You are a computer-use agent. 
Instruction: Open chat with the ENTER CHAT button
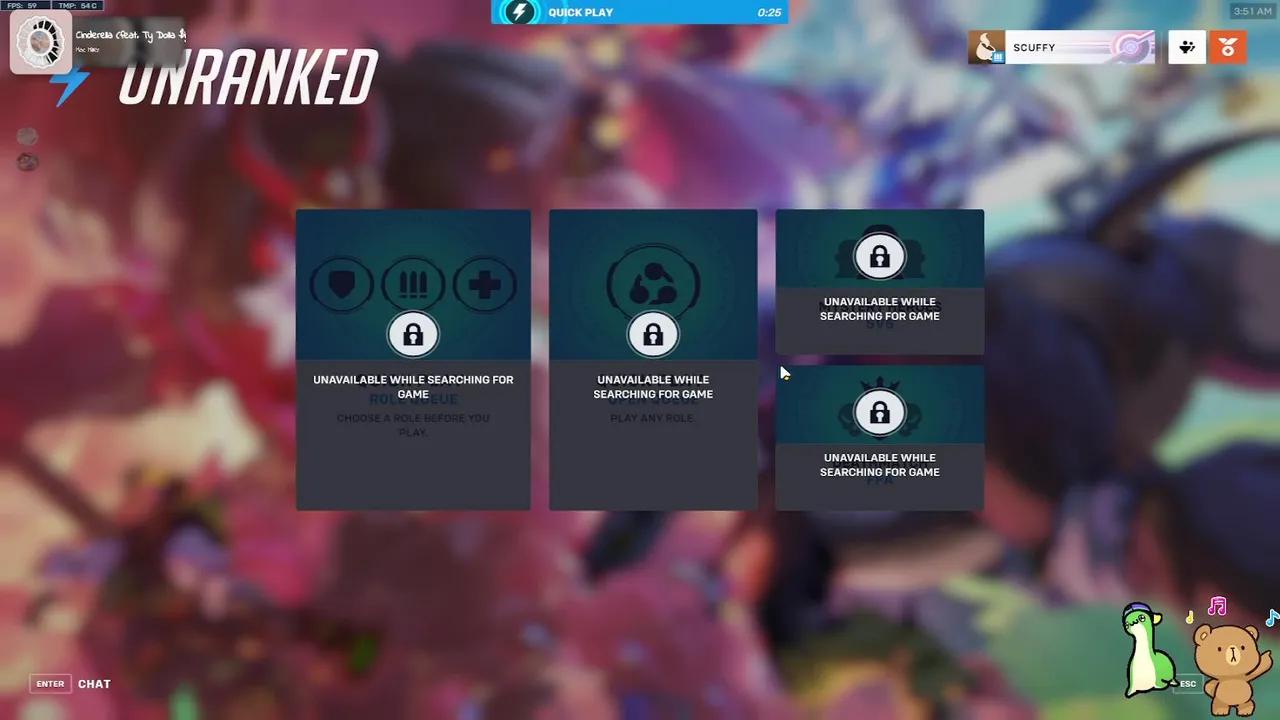coord(50,684)
